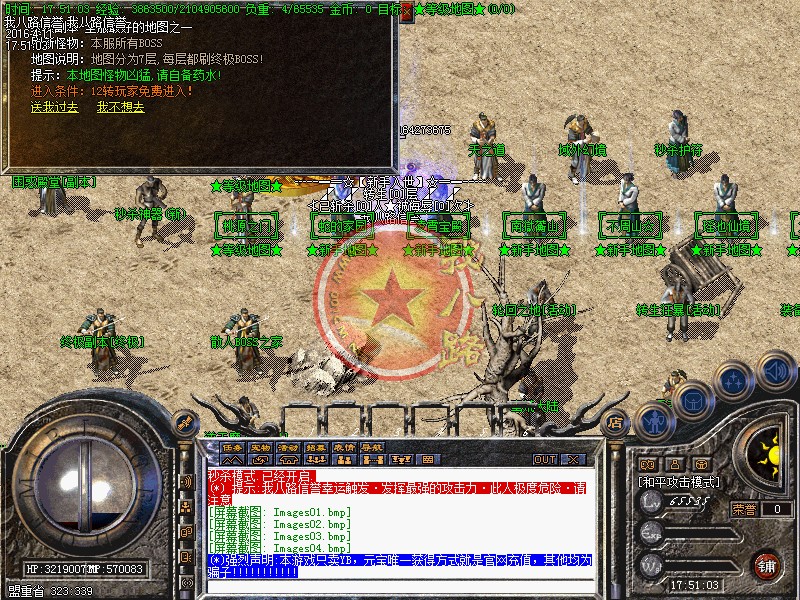
Task: Select the 导航 navigation tab
Action: click(373, 446)
